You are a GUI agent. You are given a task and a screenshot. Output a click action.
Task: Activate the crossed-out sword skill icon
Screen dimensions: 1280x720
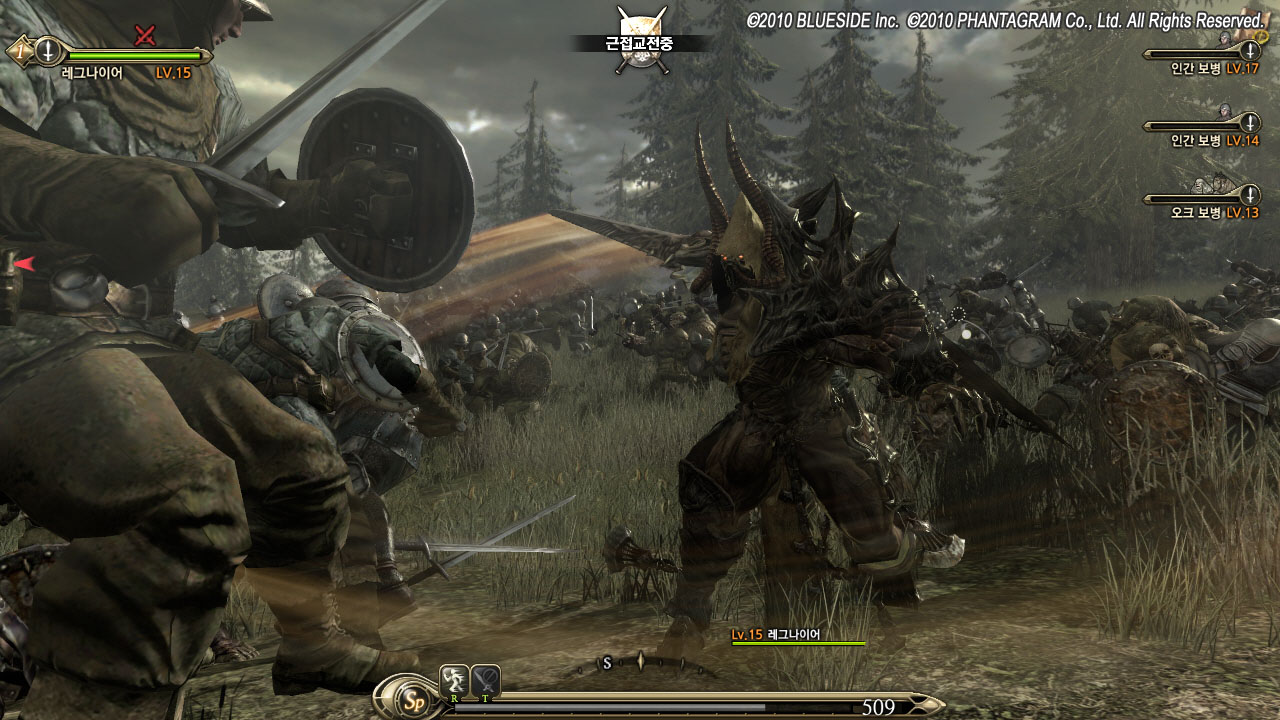tap(486, 680)
